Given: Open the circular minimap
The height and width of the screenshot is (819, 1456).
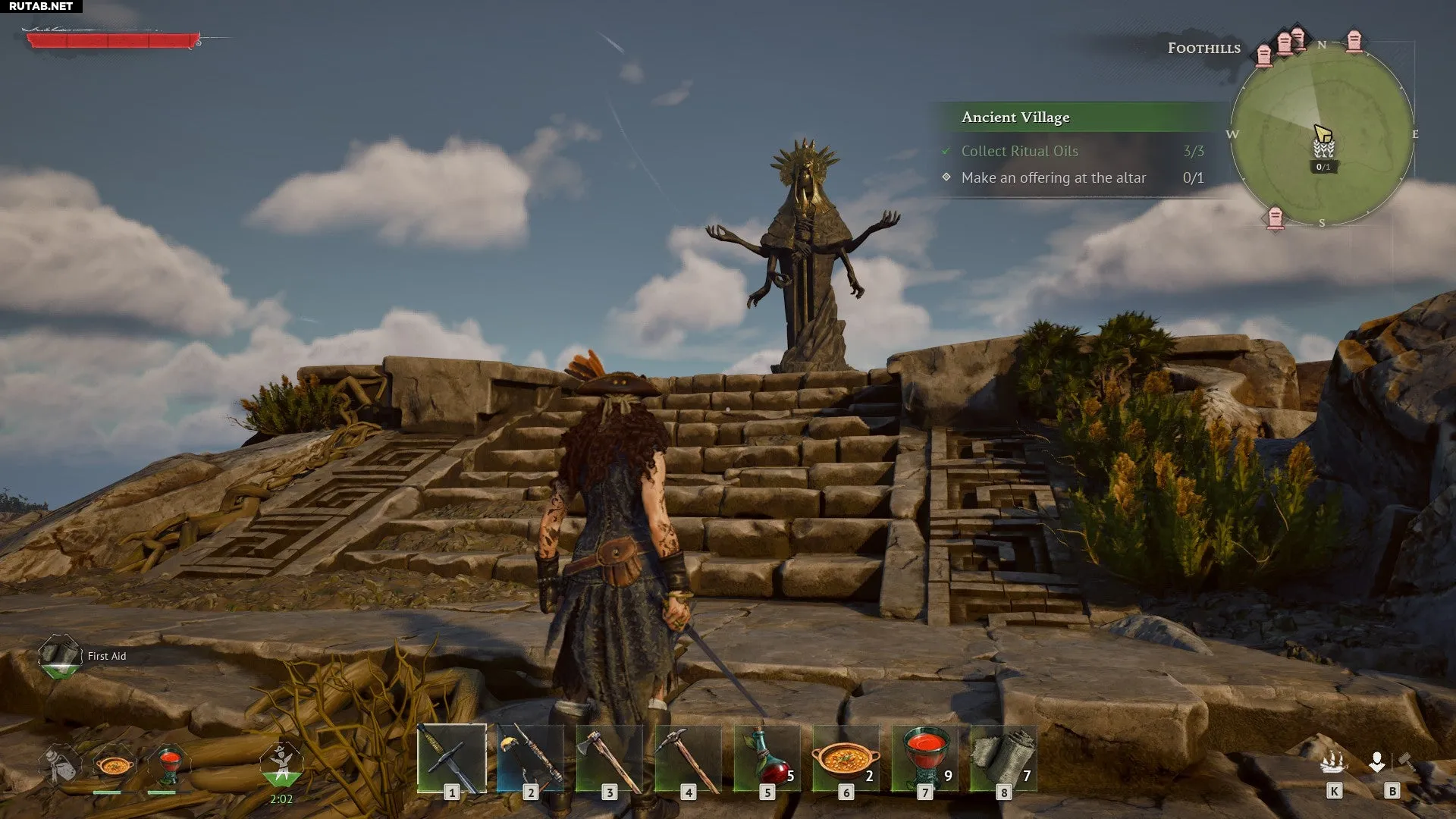Looking at the screenshot, I should coord(1322,135).
